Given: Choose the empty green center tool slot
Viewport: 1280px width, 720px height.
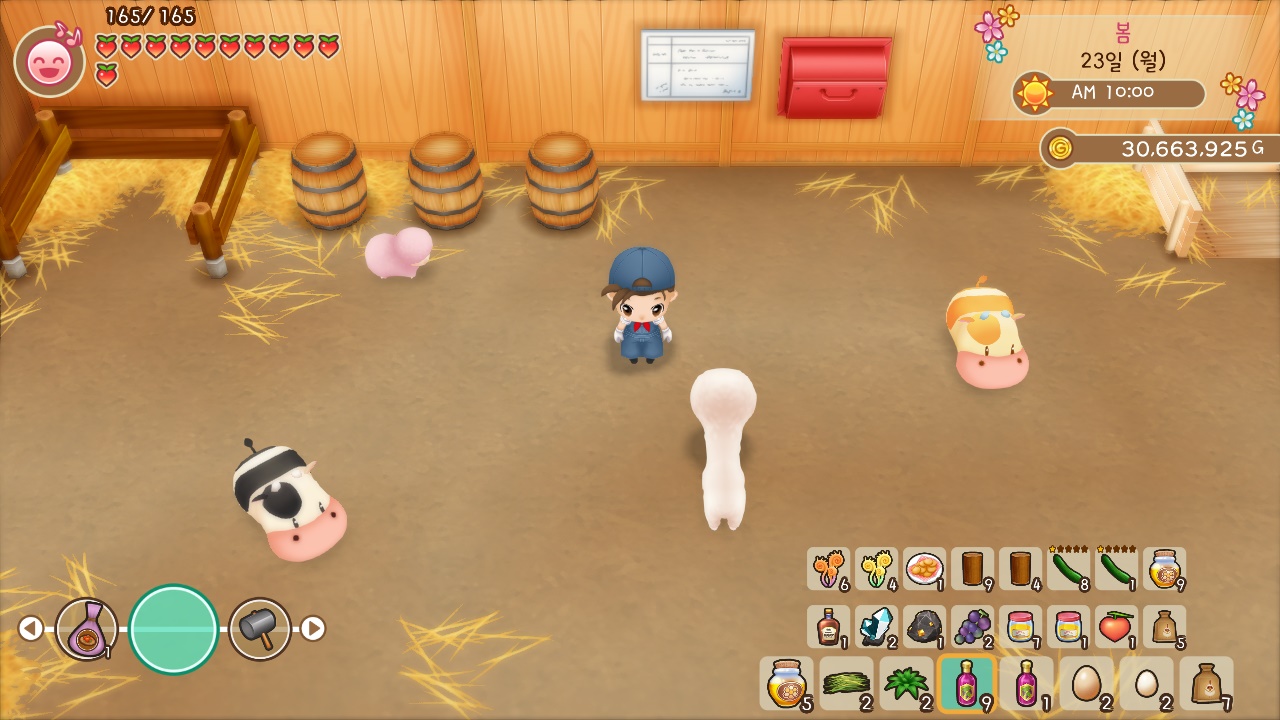Looking at the screenshot, I should [x=174, y=629].
